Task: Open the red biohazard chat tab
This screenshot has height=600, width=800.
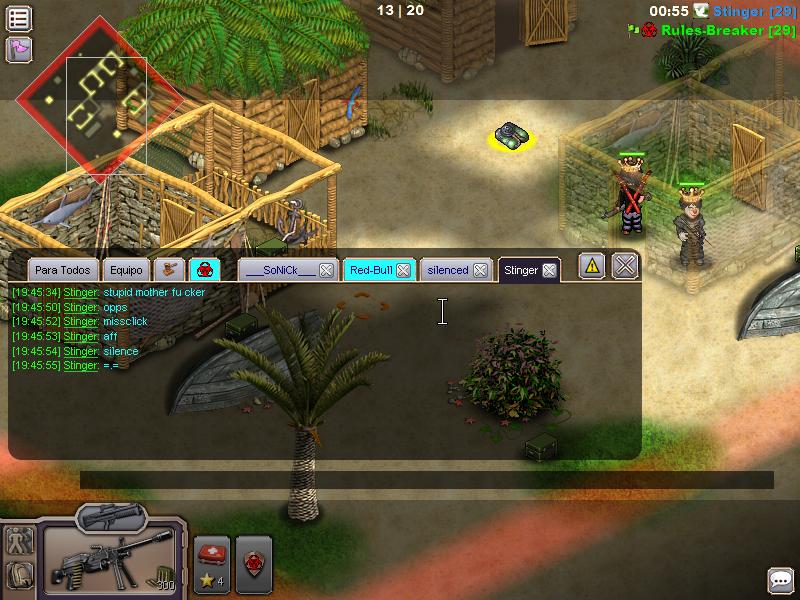Action: pyautogui.click(x=204, y=270)
